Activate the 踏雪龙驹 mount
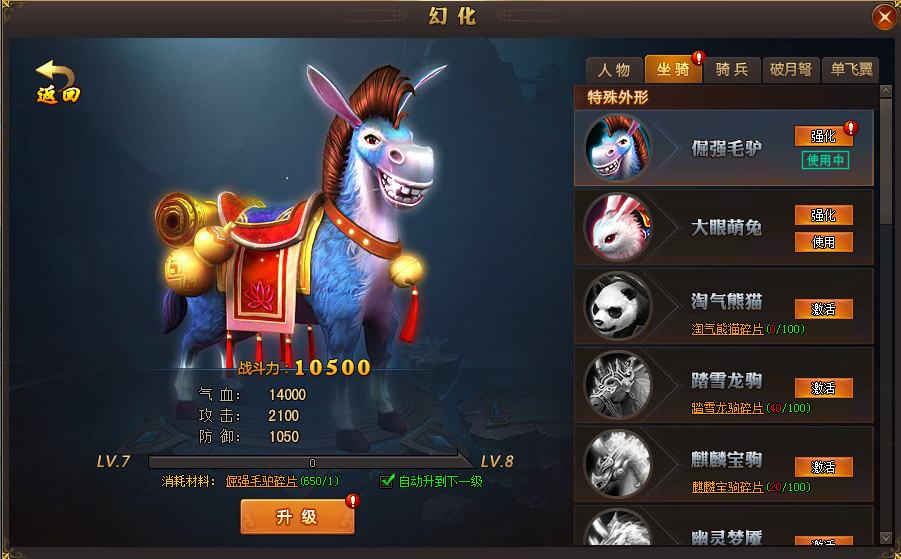Screen dimensions: 901x559 coord(823,388)
